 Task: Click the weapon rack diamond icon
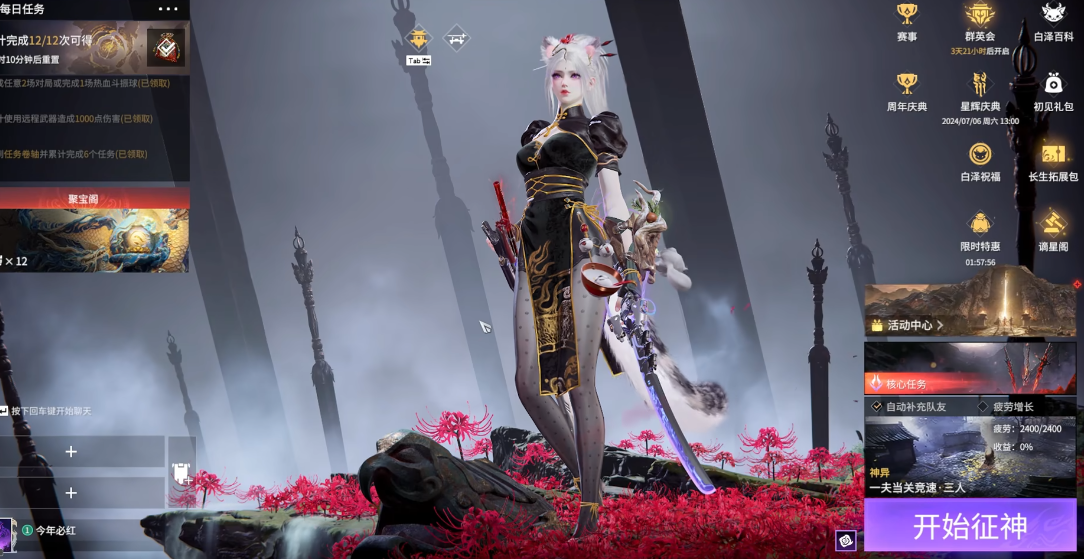[457, 40]
